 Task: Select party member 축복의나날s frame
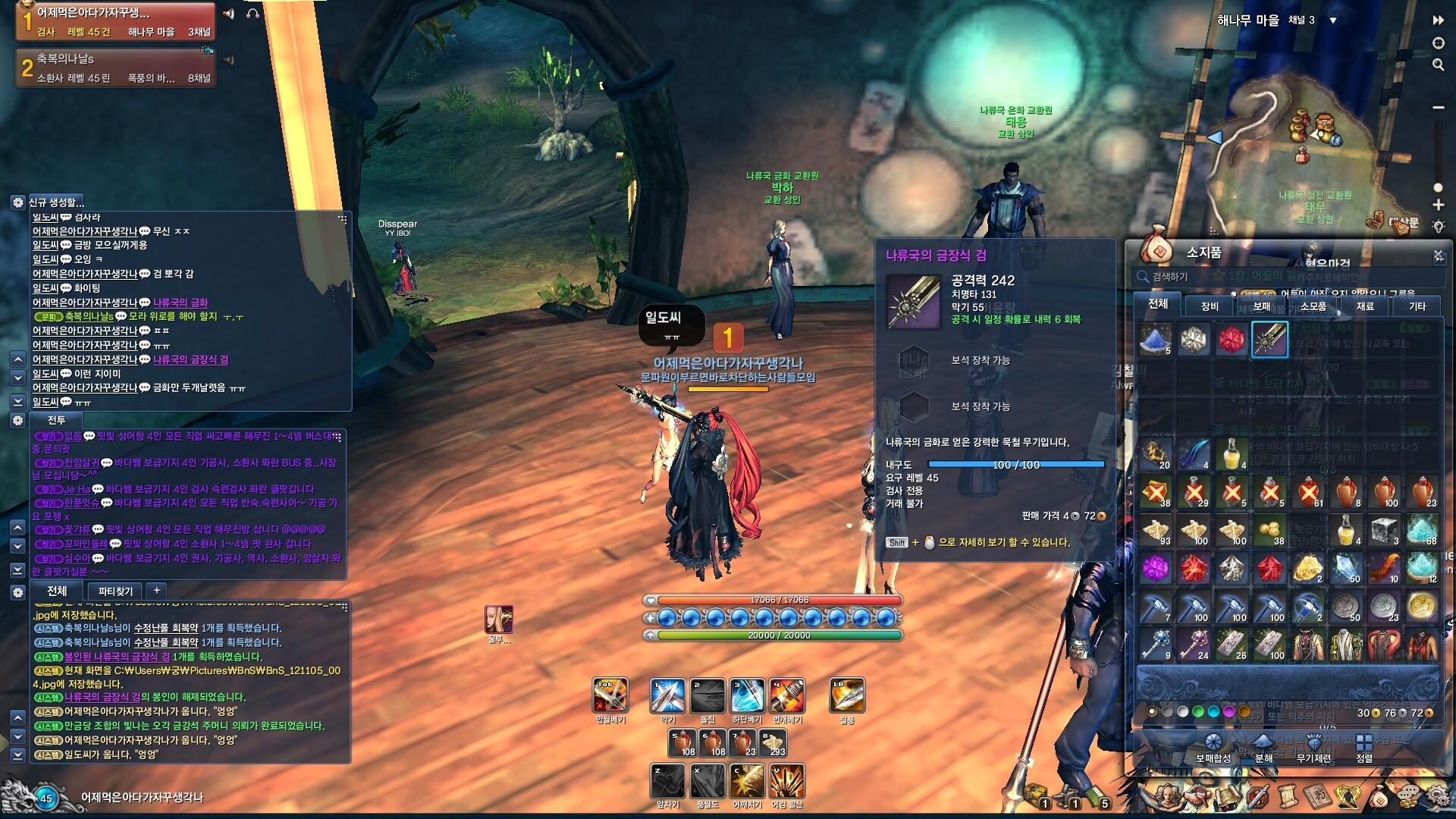pyautogui.click(x=115, y=68)
